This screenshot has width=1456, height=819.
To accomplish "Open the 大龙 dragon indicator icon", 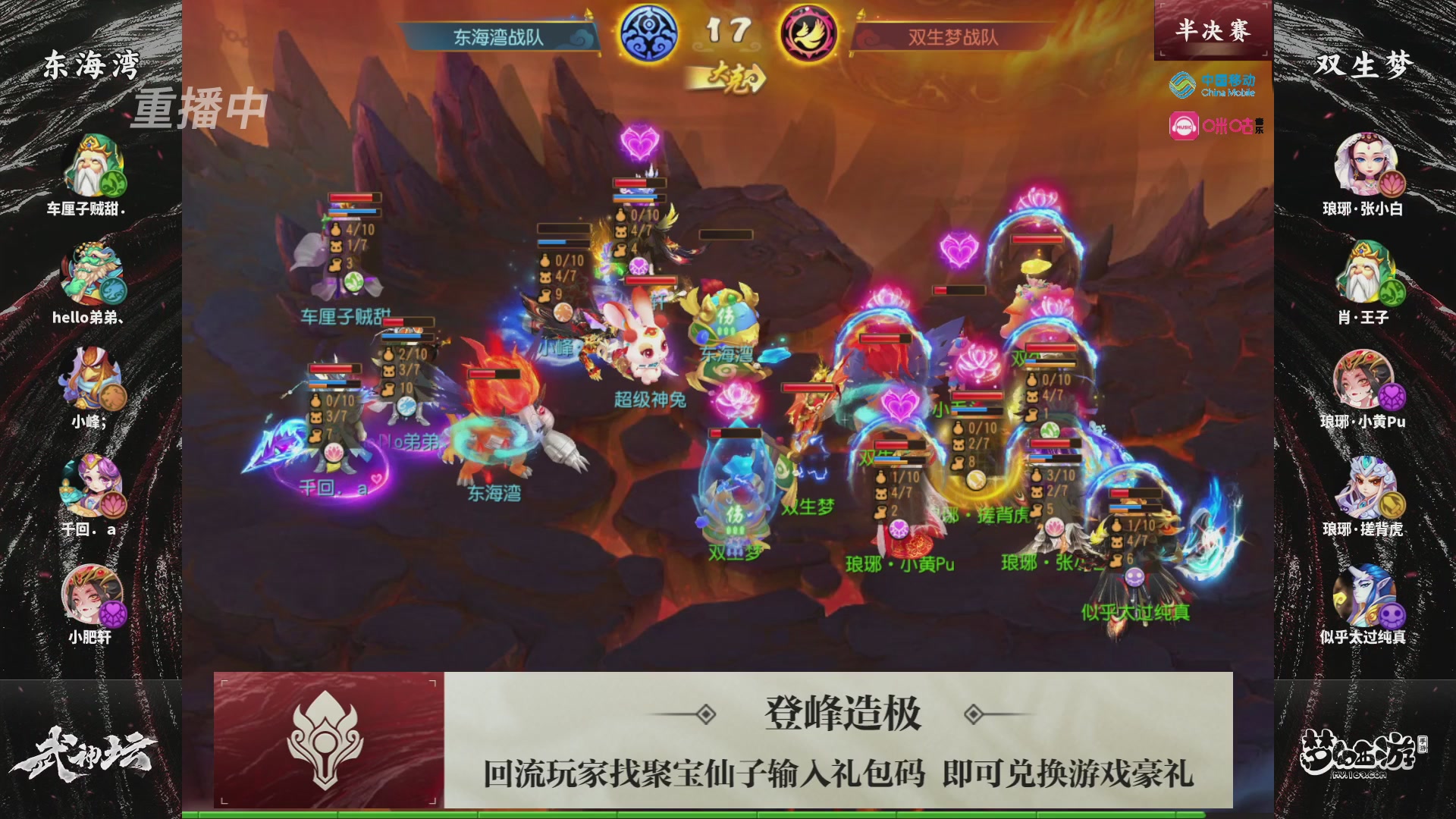I will tap(730, 76).
